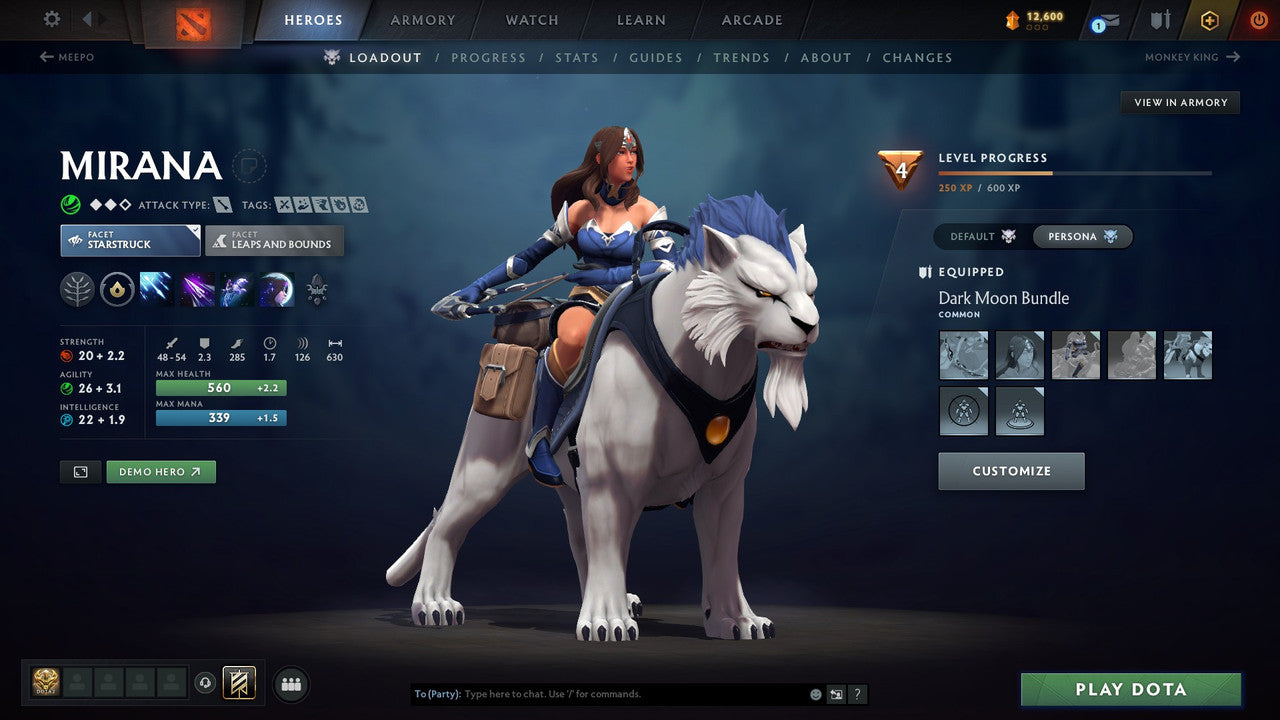1280x720 pixels.
Task: Click the innate ability droplet icon
Action: [117, 290]
